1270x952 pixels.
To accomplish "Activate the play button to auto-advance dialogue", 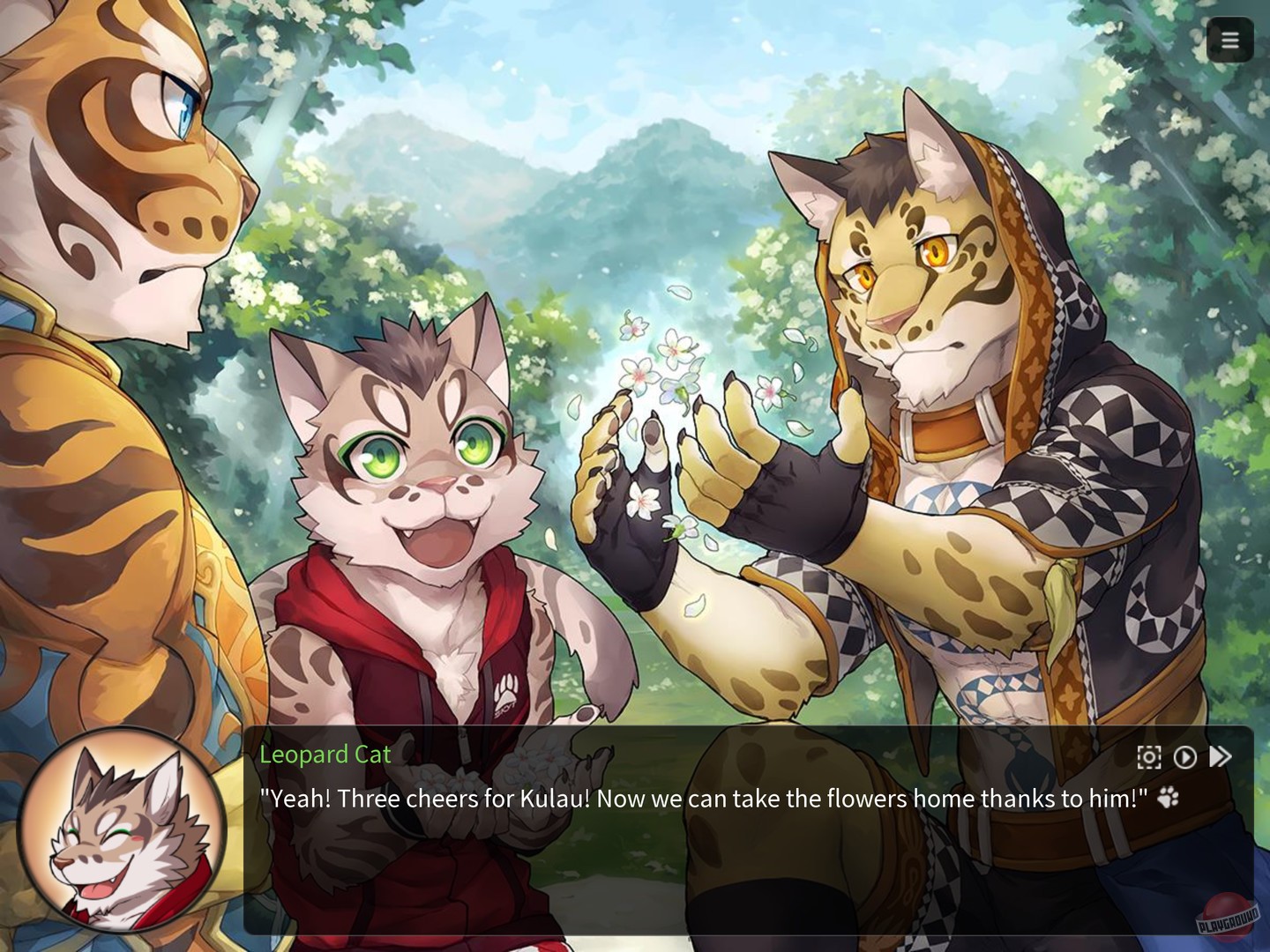I will (x=1184, y=755).
